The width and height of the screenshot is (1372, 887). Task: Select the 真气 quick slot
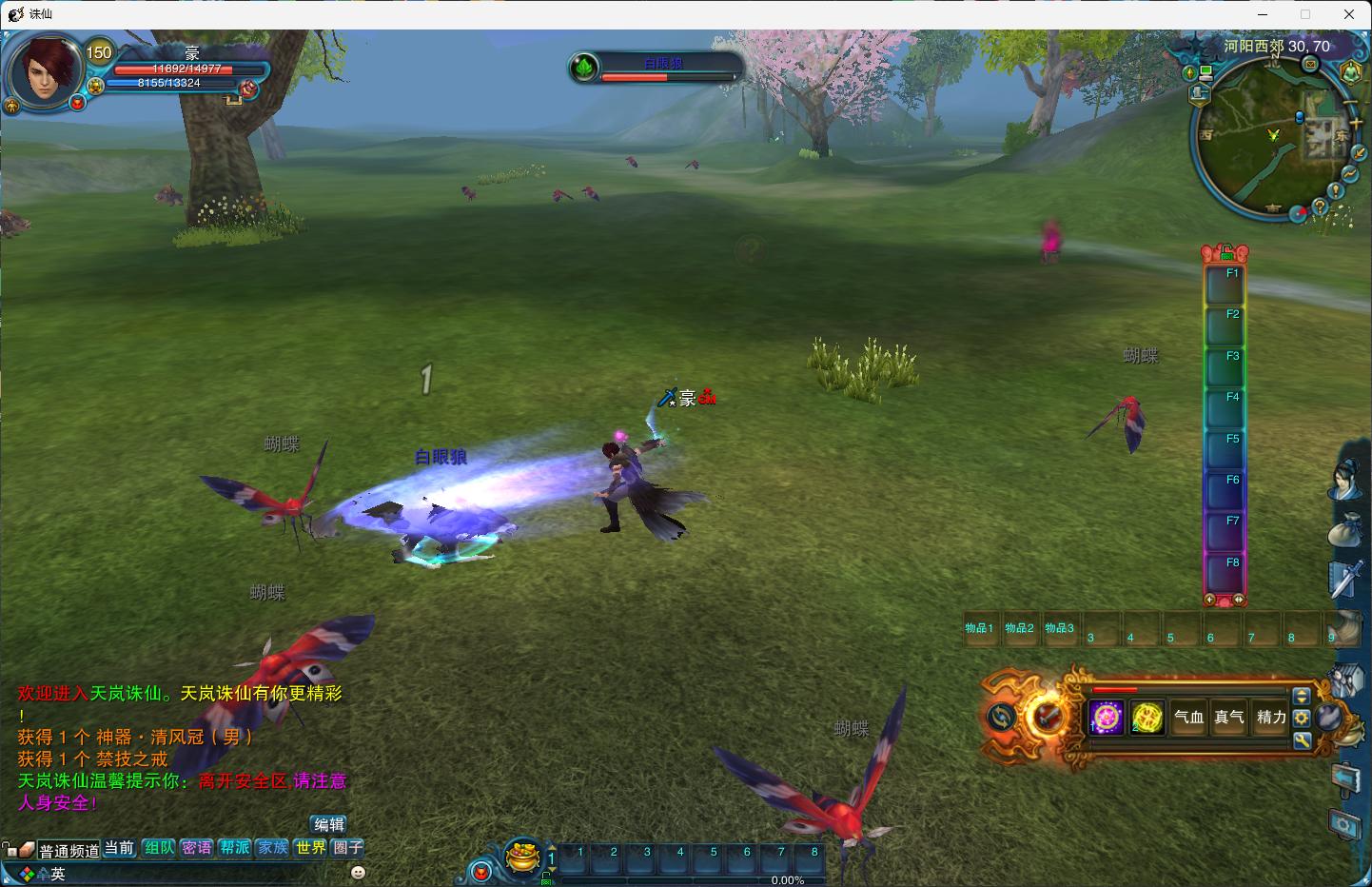coord(1229,718)
